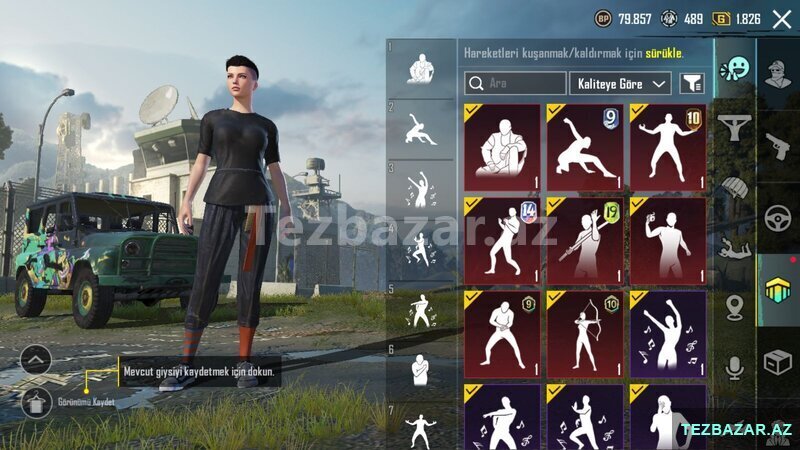Close the inventory with the X button
Screen dimensions: 800x450
[x=781, y=19]
